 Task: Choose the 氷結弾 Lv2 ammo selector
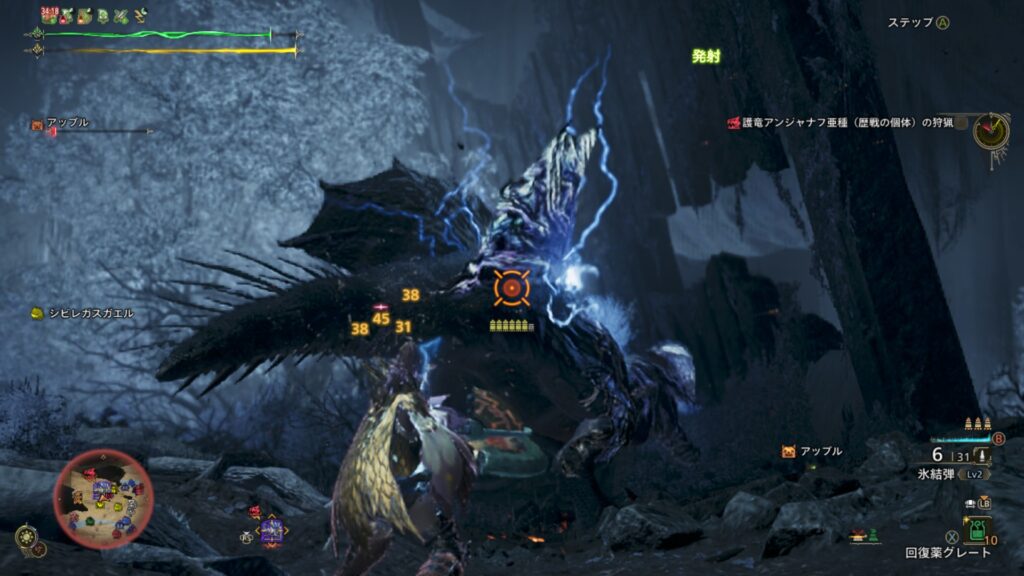(x=945, y=471)
